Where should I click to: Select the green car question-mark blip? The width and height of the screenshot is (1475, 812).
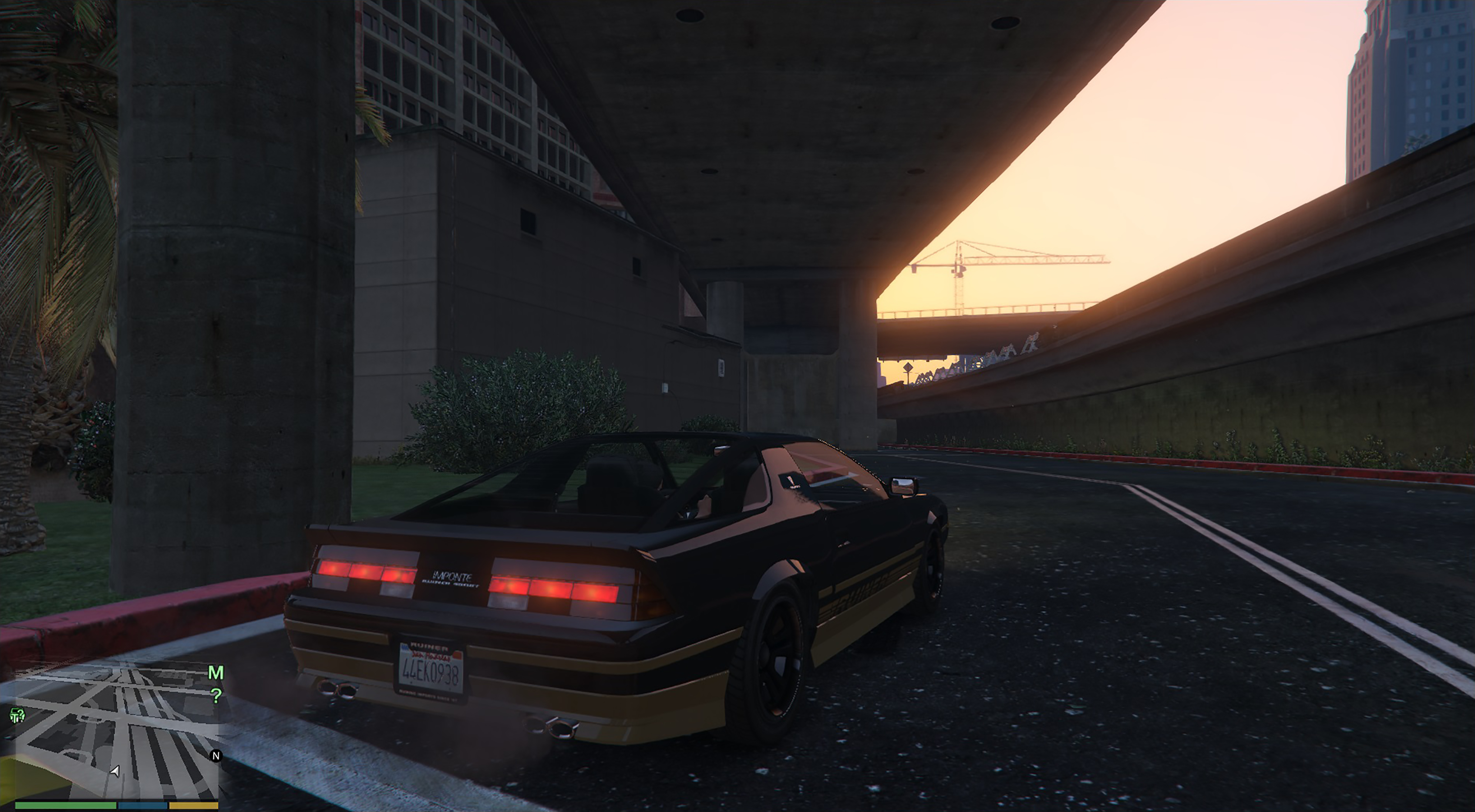pos(17,715)
